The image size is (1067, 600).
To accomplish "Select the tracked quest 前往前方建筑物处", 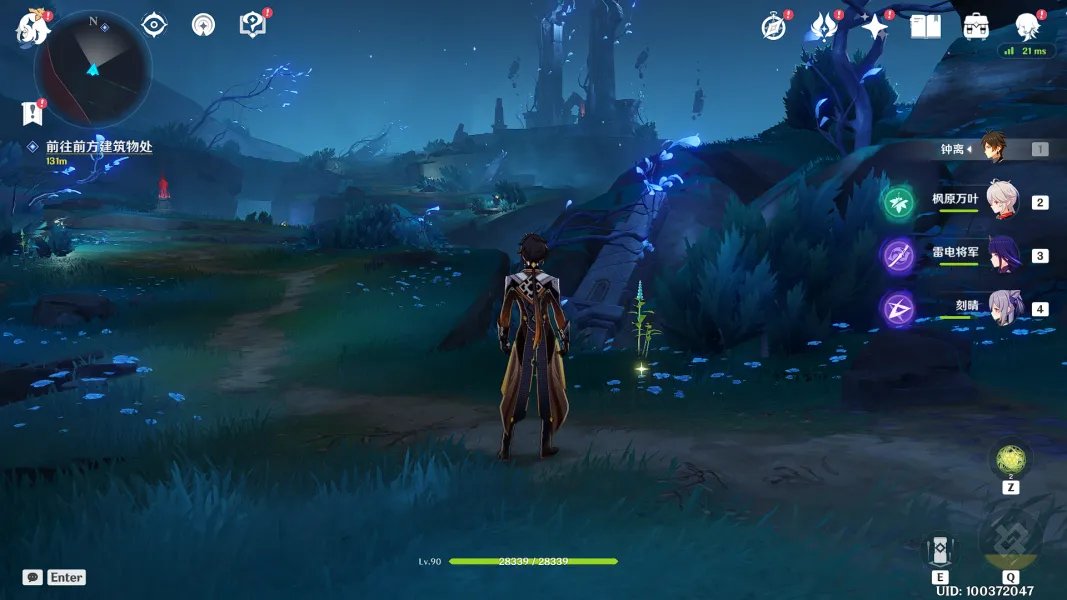I will click(98, 146).
